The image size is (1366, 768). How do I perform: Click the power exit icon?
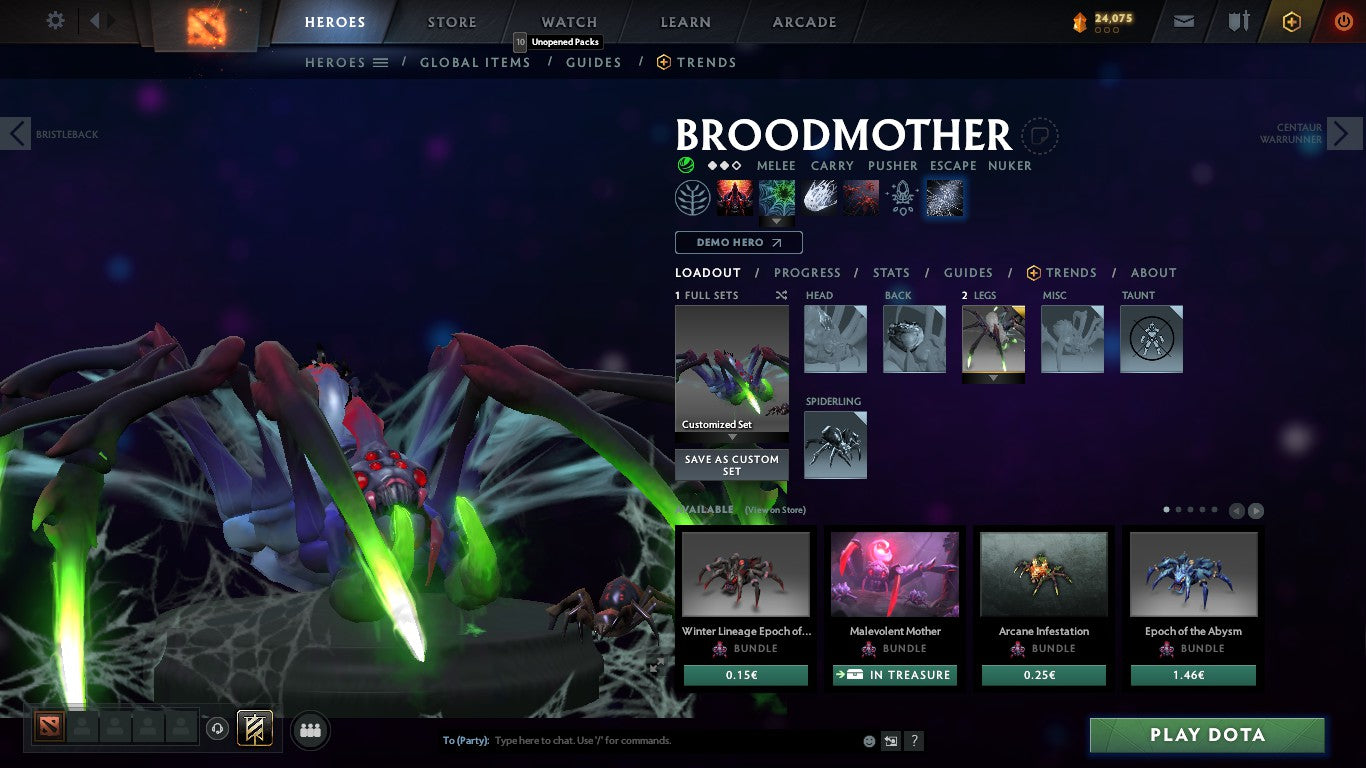pyautogui.click(x=1341, y=20)
